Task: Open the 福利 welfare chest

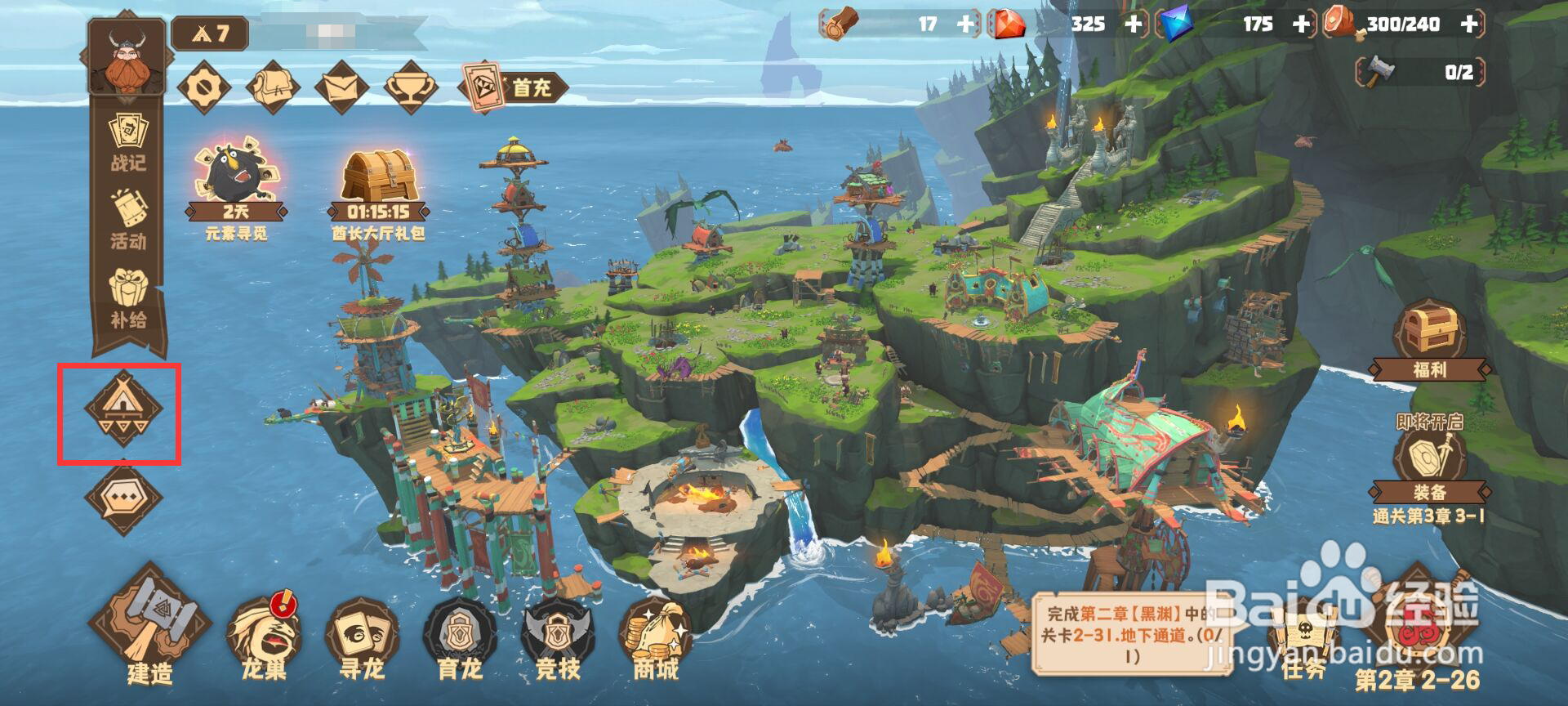Action: click(x=1429, y=339)
